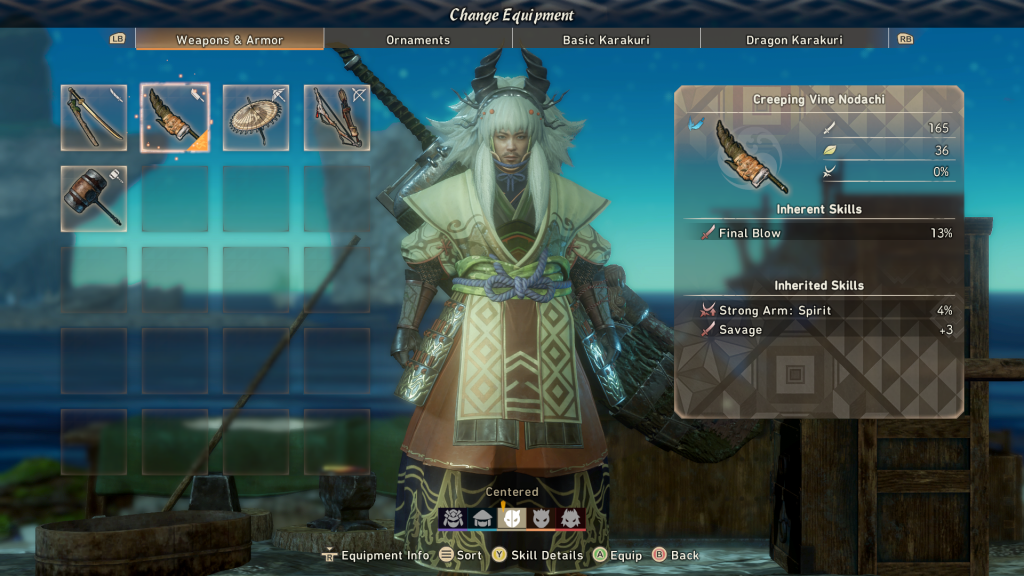Select the maul hammer weapon slot

click(94, 198)
